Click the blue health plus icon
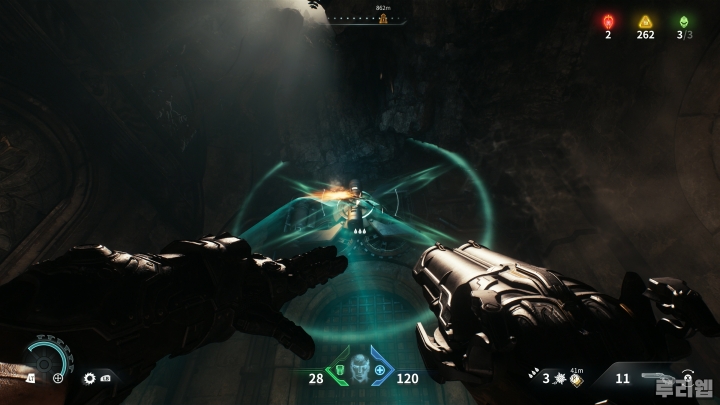 380,370
